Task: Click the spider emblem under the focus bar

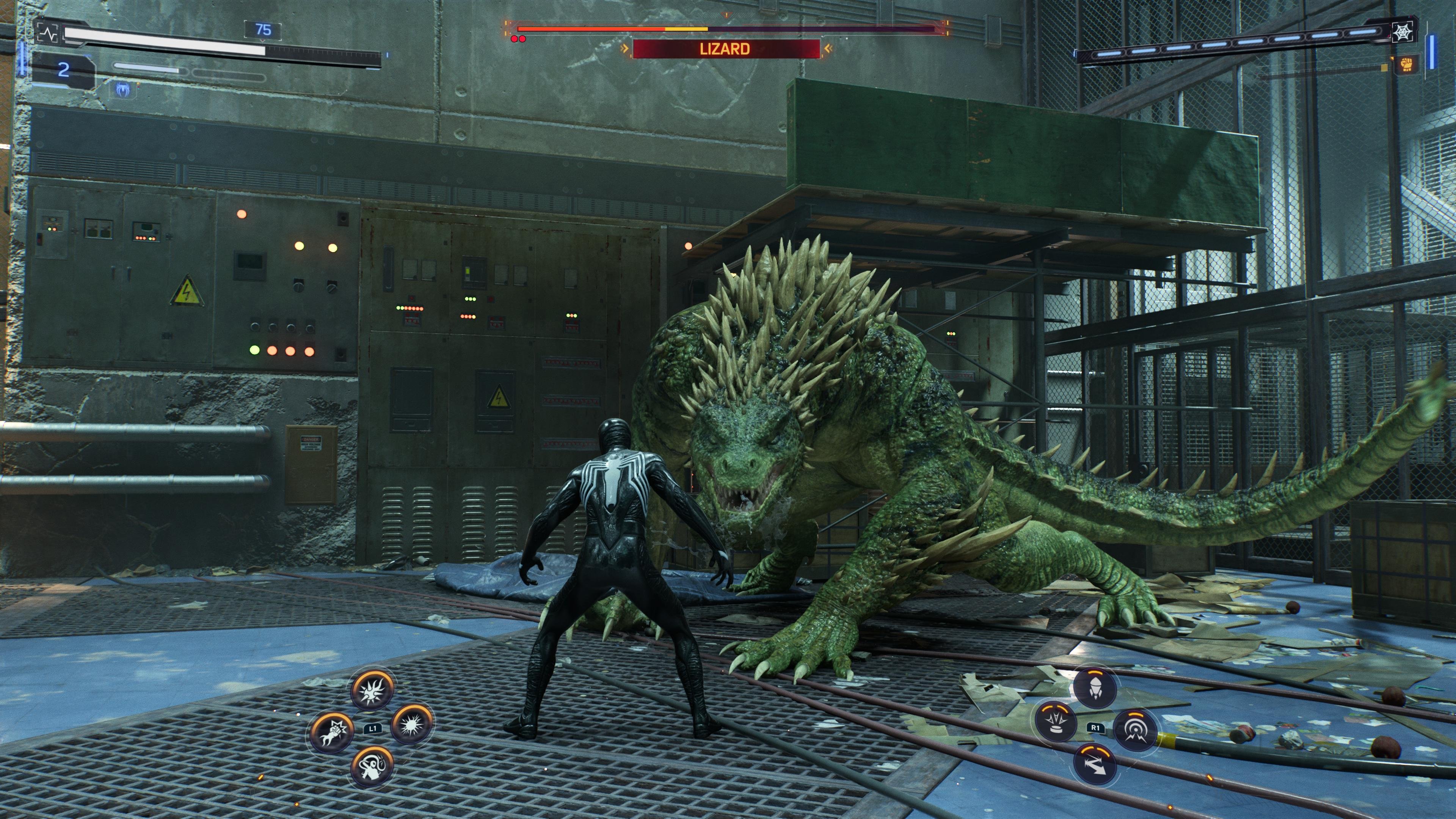Action: [x=122, y=89]
